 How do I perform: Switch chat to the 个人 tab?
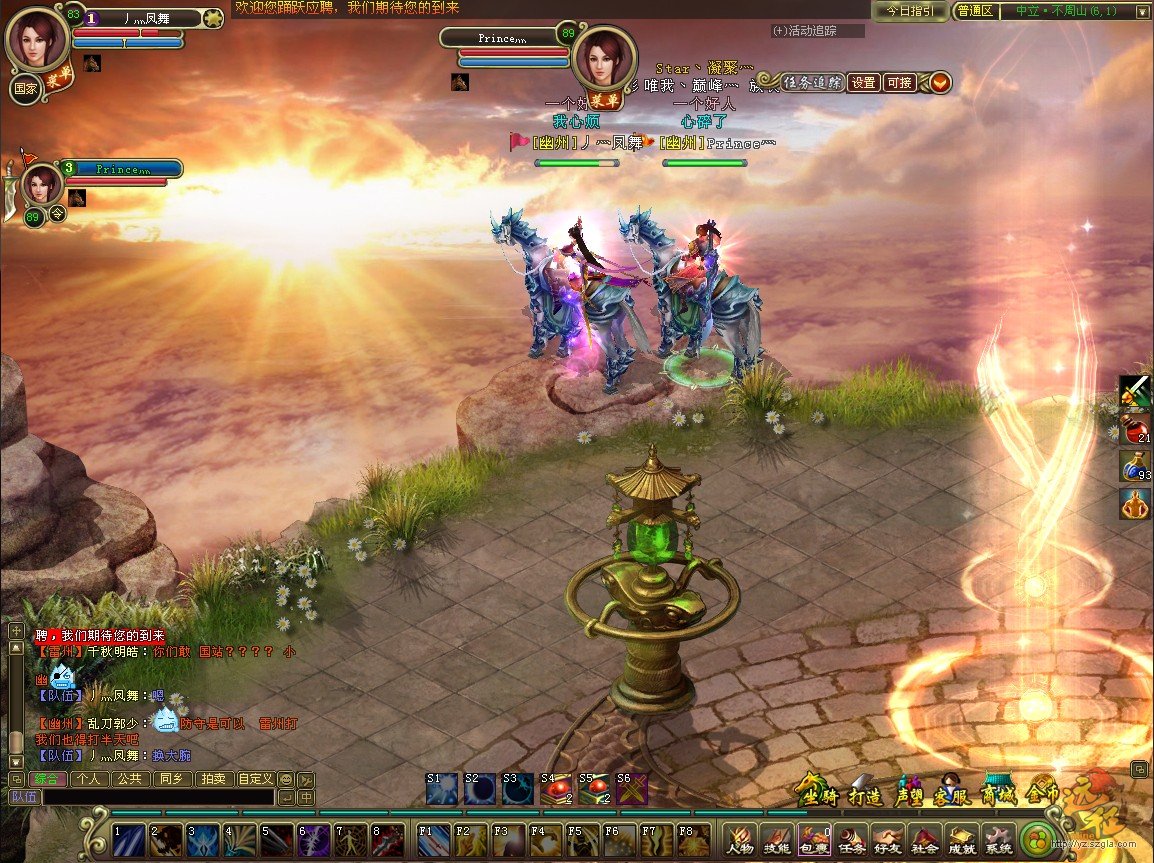87,779
